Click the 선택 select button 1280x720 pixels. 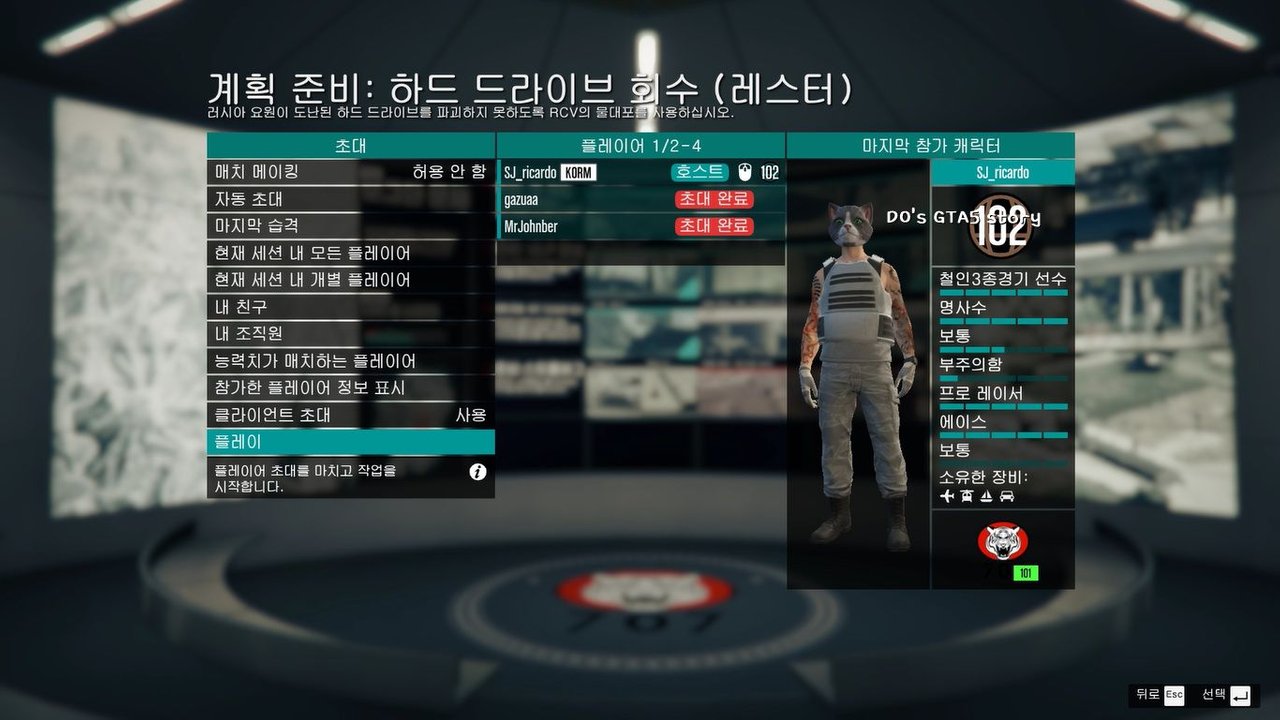1227,694
